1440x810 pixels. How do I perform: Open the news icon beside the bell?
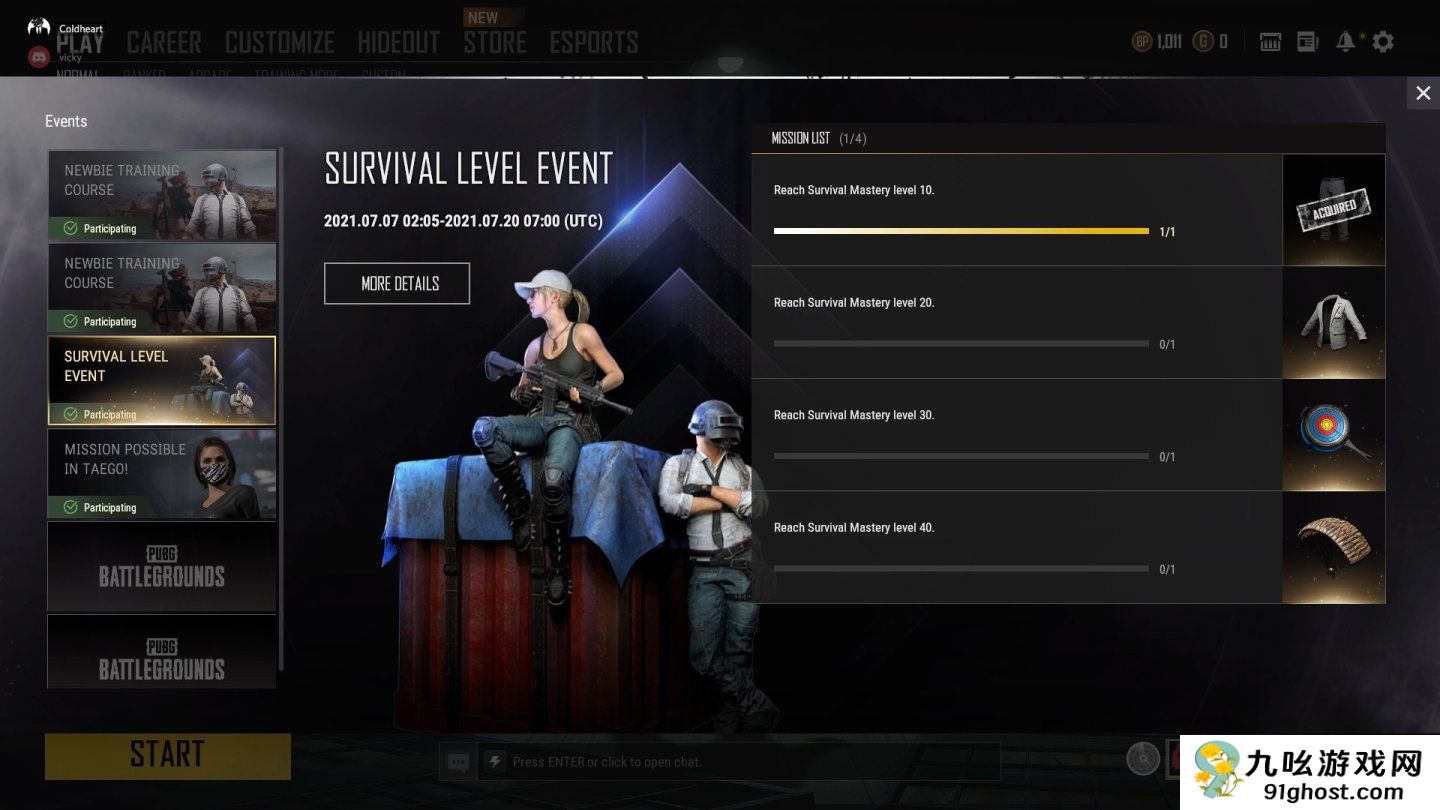(x=1308, y=42)
